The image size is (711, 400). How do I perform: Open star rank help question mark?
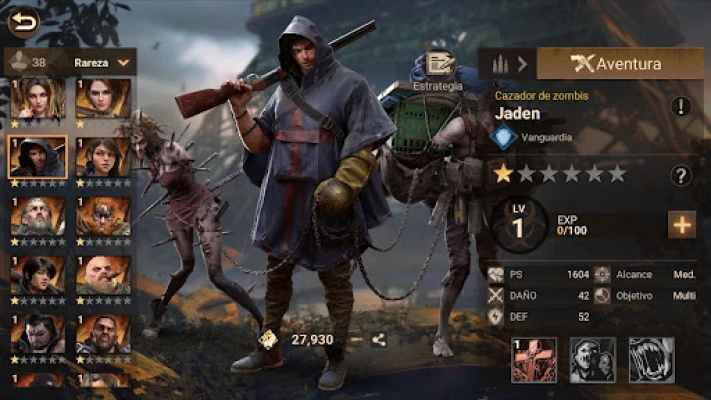point(681,175)
